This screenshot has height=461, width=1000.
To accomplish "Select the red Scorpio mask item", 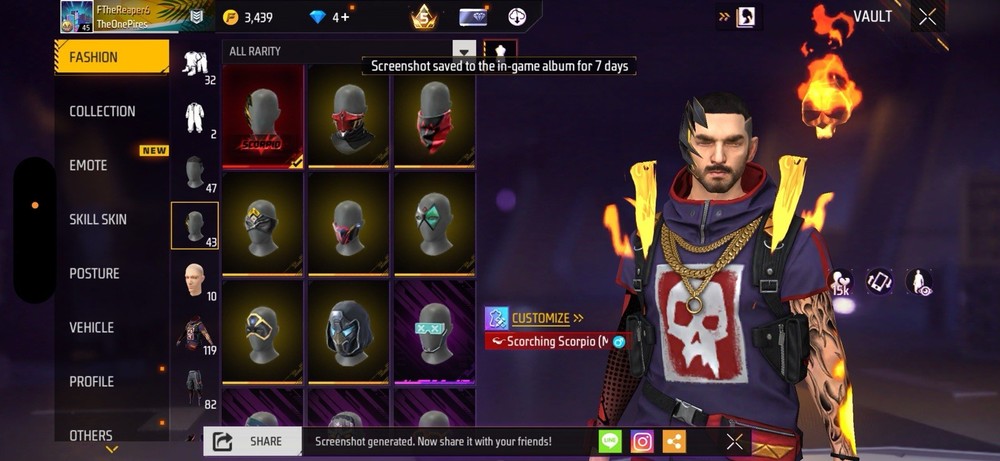I will tap(262, 116).
